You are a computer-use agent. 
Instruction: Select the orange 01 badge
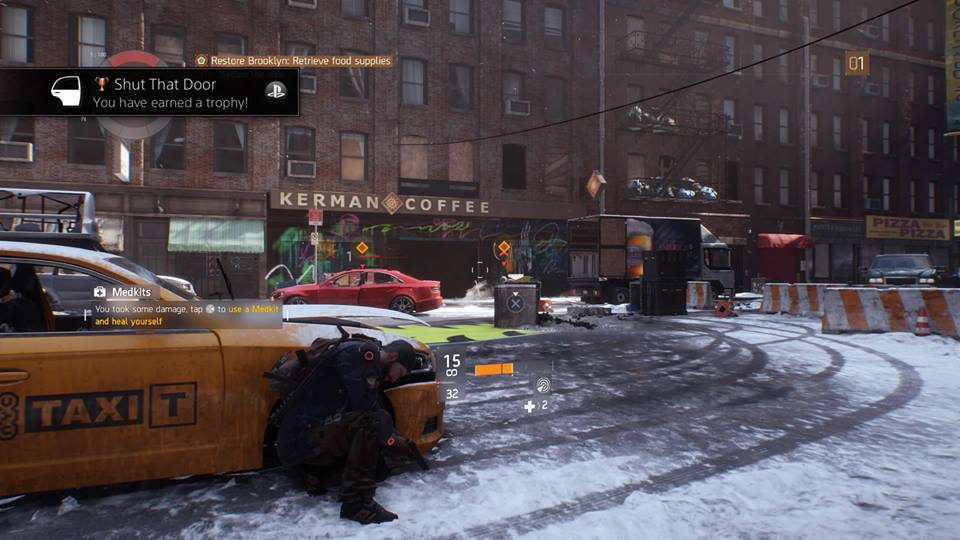pos(857,63)
